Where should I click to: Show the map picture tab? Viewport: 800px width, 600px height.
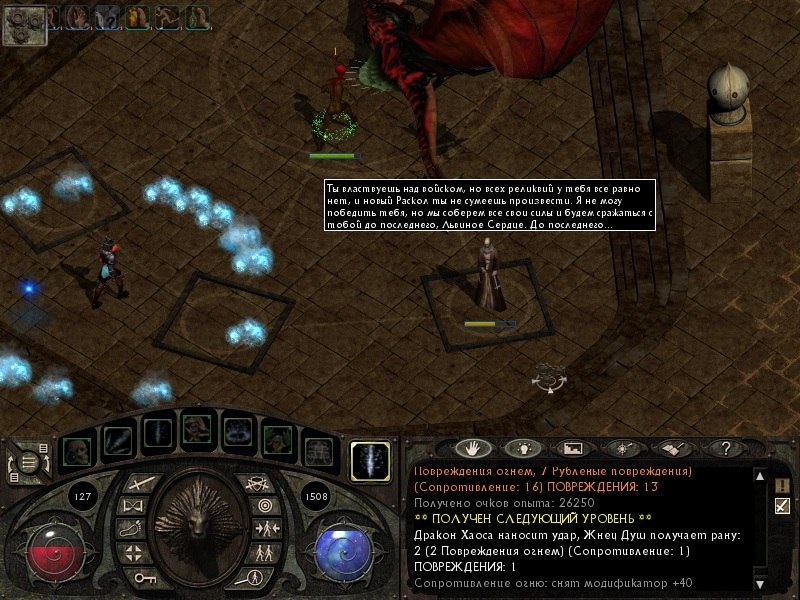571,449
